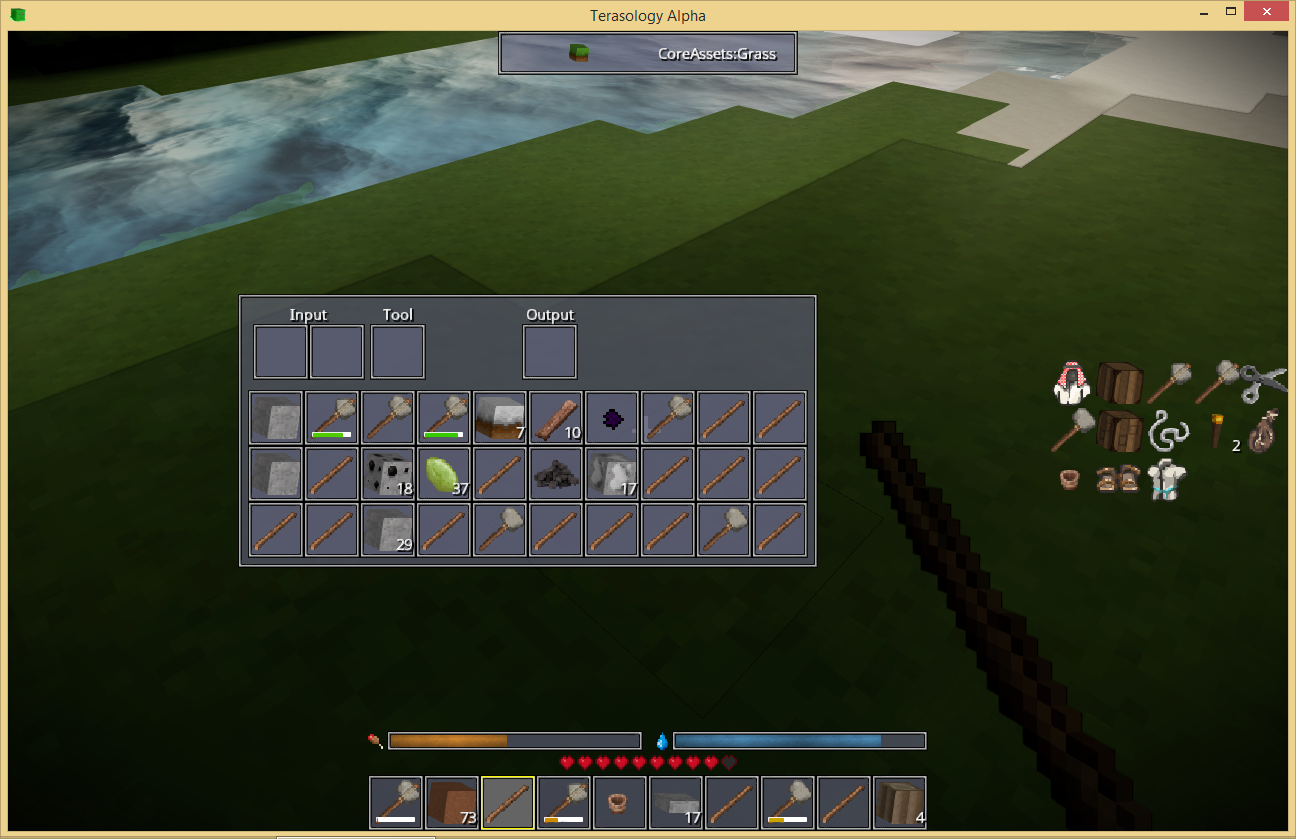Click the shears in the equipment panel
The image size is (1296, 839).
pyautogui.click(x=1260, y=380)
